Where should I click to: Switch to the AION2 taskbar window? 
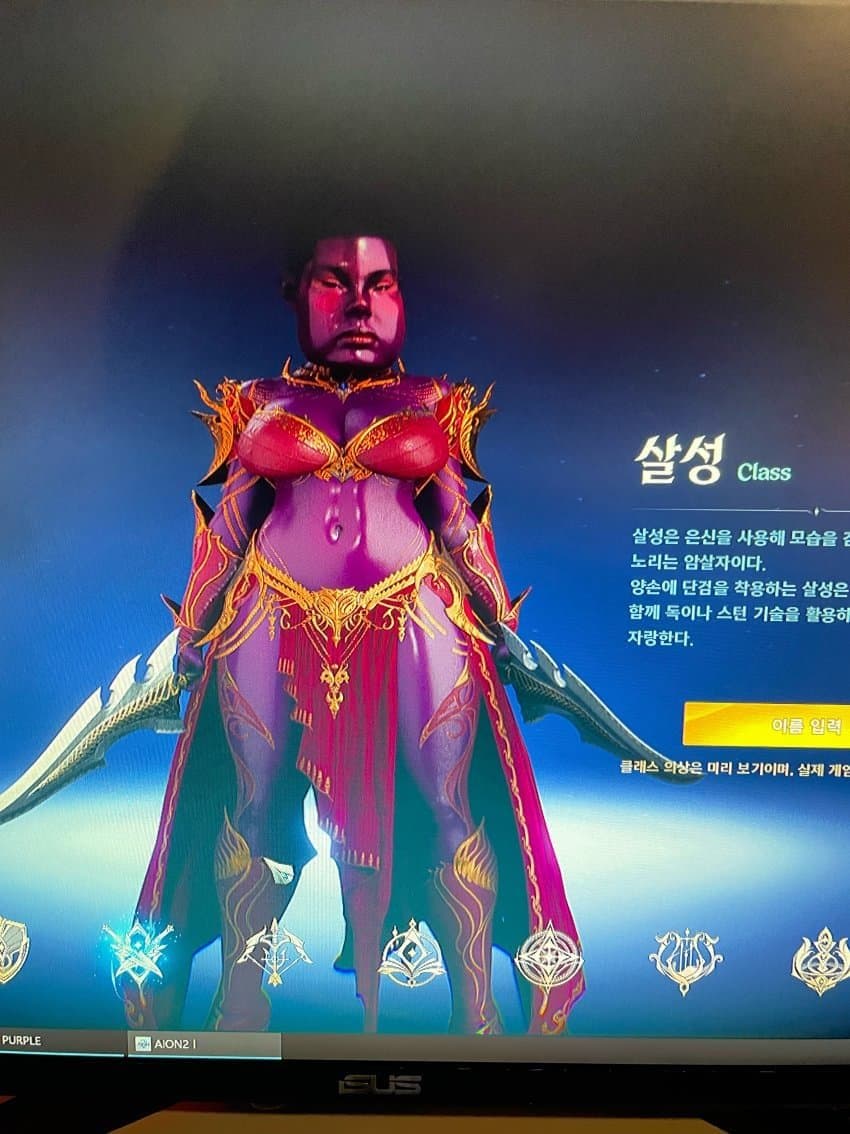(203, 1043)
